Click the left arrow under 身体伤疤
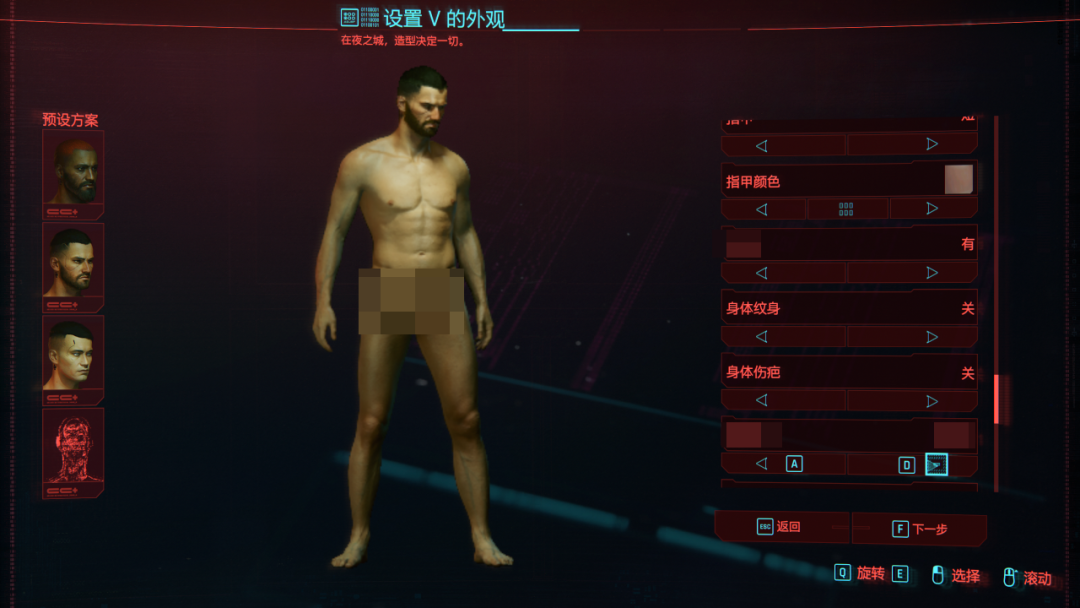1080x608 pixels. pos(762,401)
